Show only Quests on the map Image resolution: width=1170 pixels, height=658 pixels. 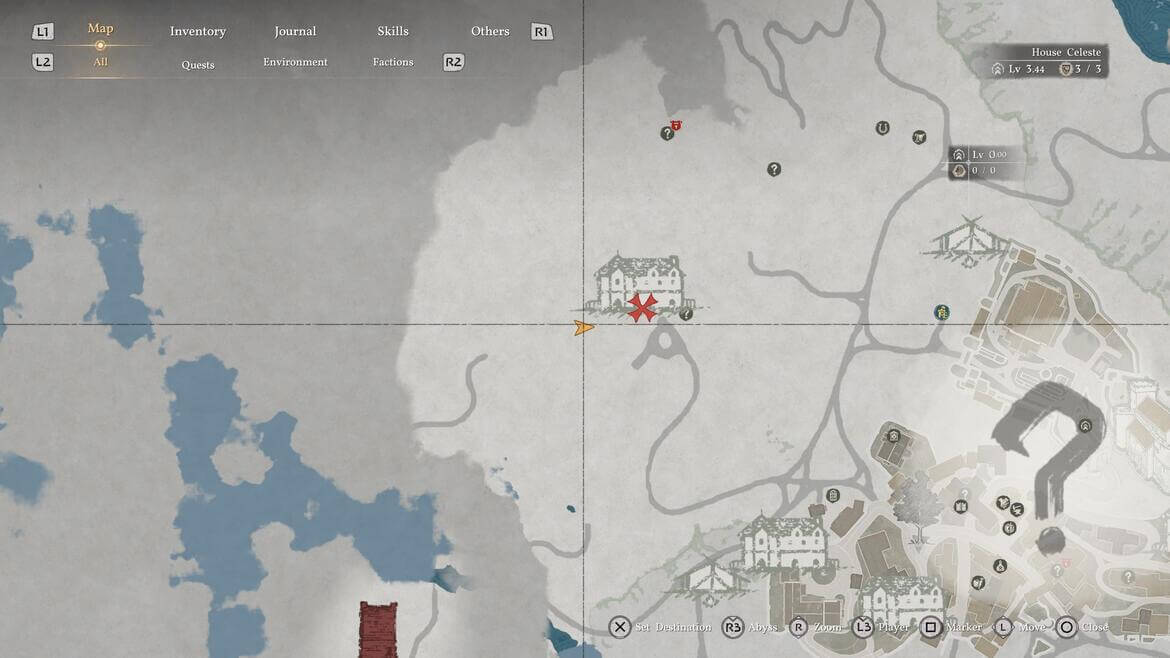198,65
